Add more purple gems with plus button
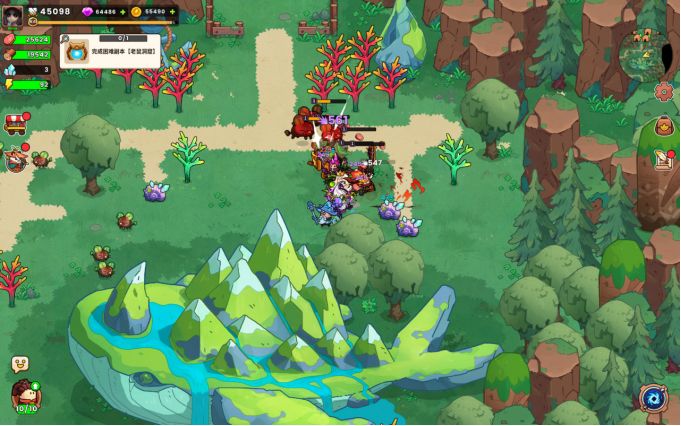681x426 pixels. click(x=124, y=12)
